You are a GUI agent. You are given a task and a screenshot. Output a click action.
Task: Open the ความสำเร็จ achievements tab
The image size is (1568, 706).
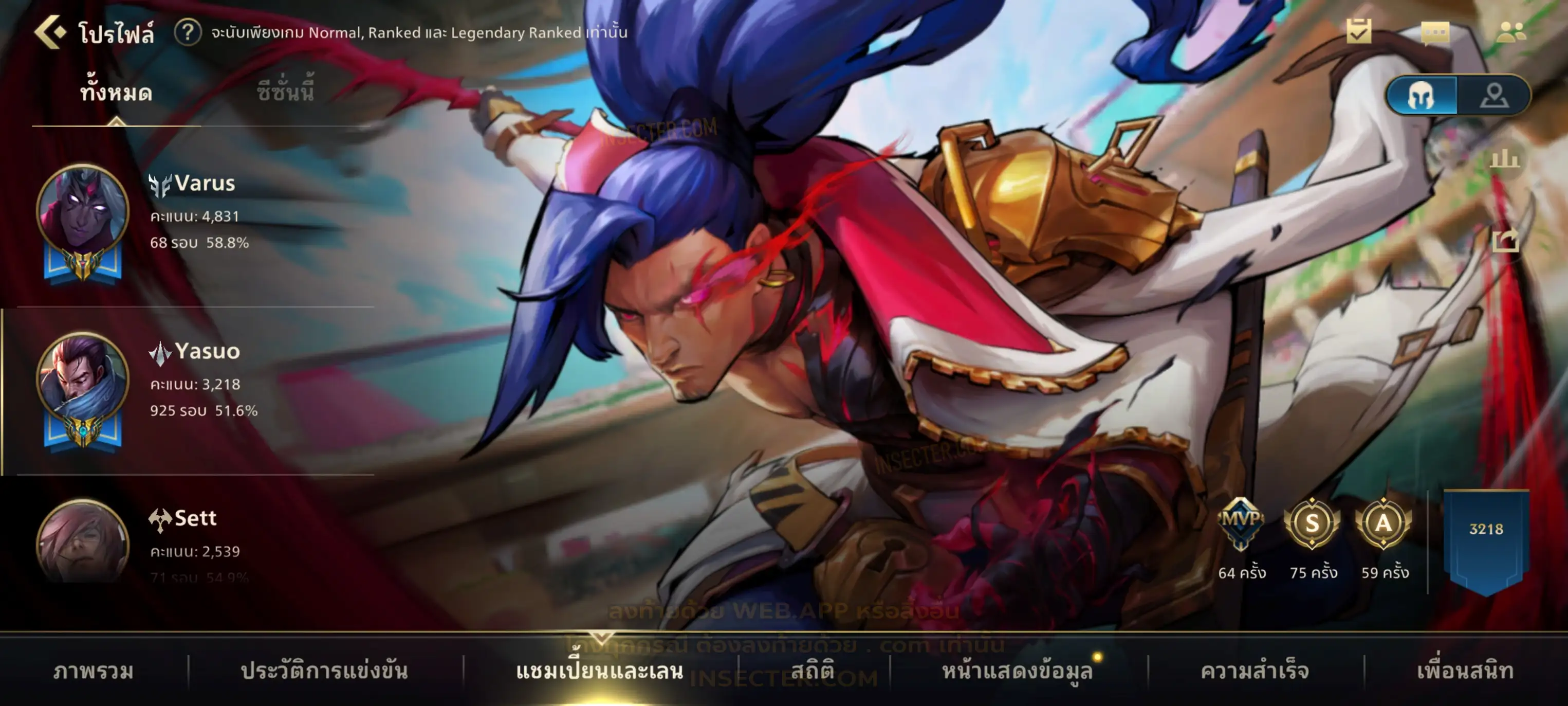[x=1255, y=671]
